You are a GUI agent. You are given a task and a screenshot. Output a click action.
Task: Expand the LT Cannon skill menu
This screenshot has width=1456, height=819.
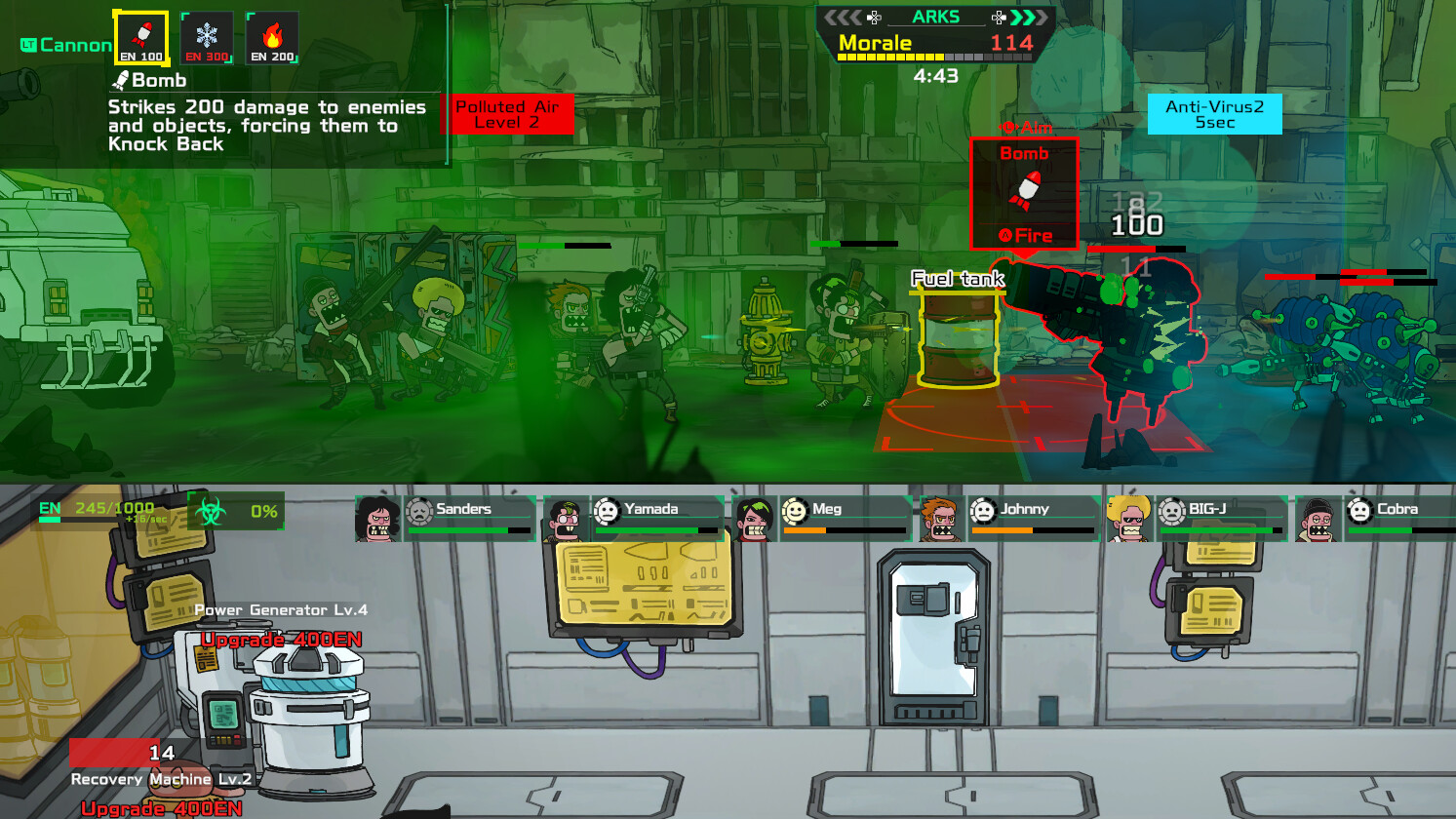point(63,44)
